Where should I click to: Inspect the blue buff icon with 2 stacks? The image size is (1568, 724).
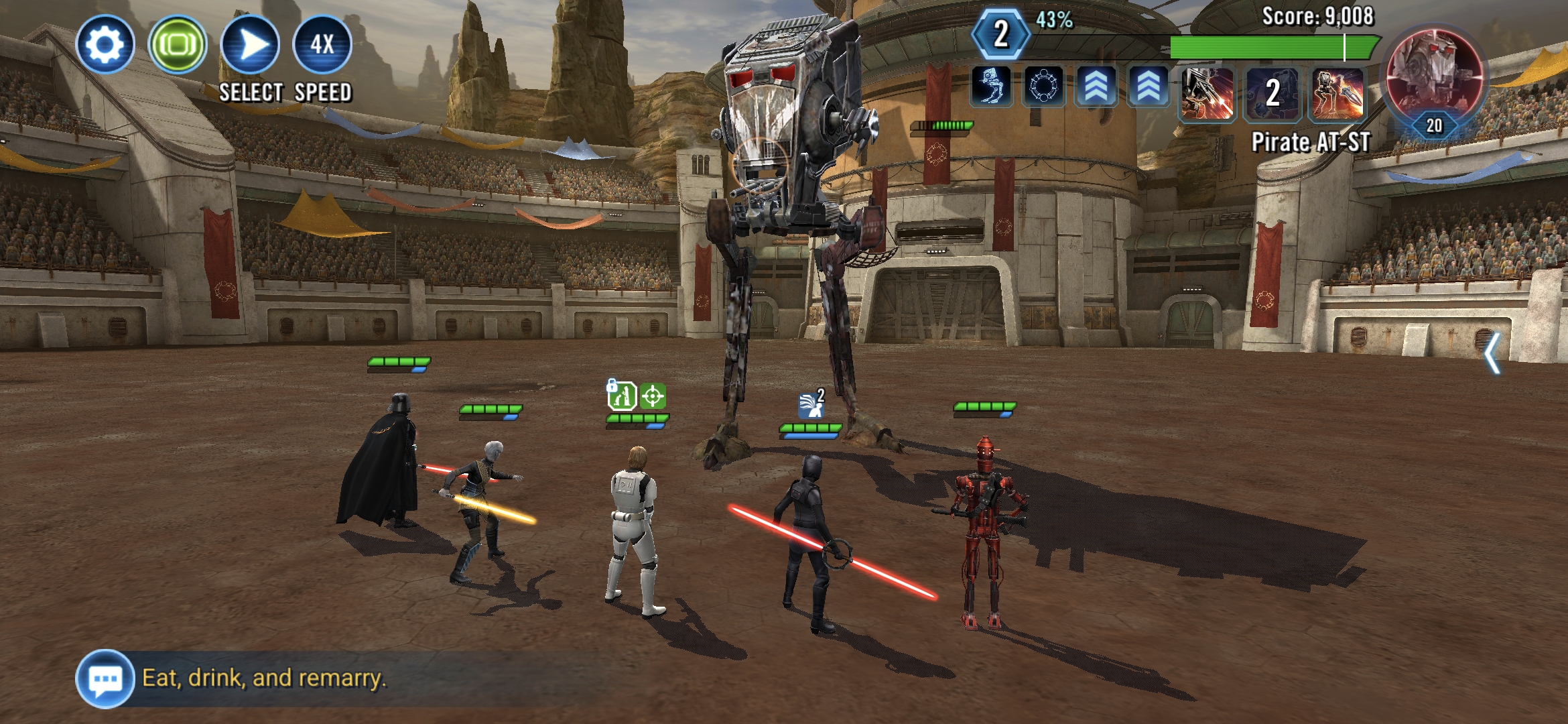[811, 404]
